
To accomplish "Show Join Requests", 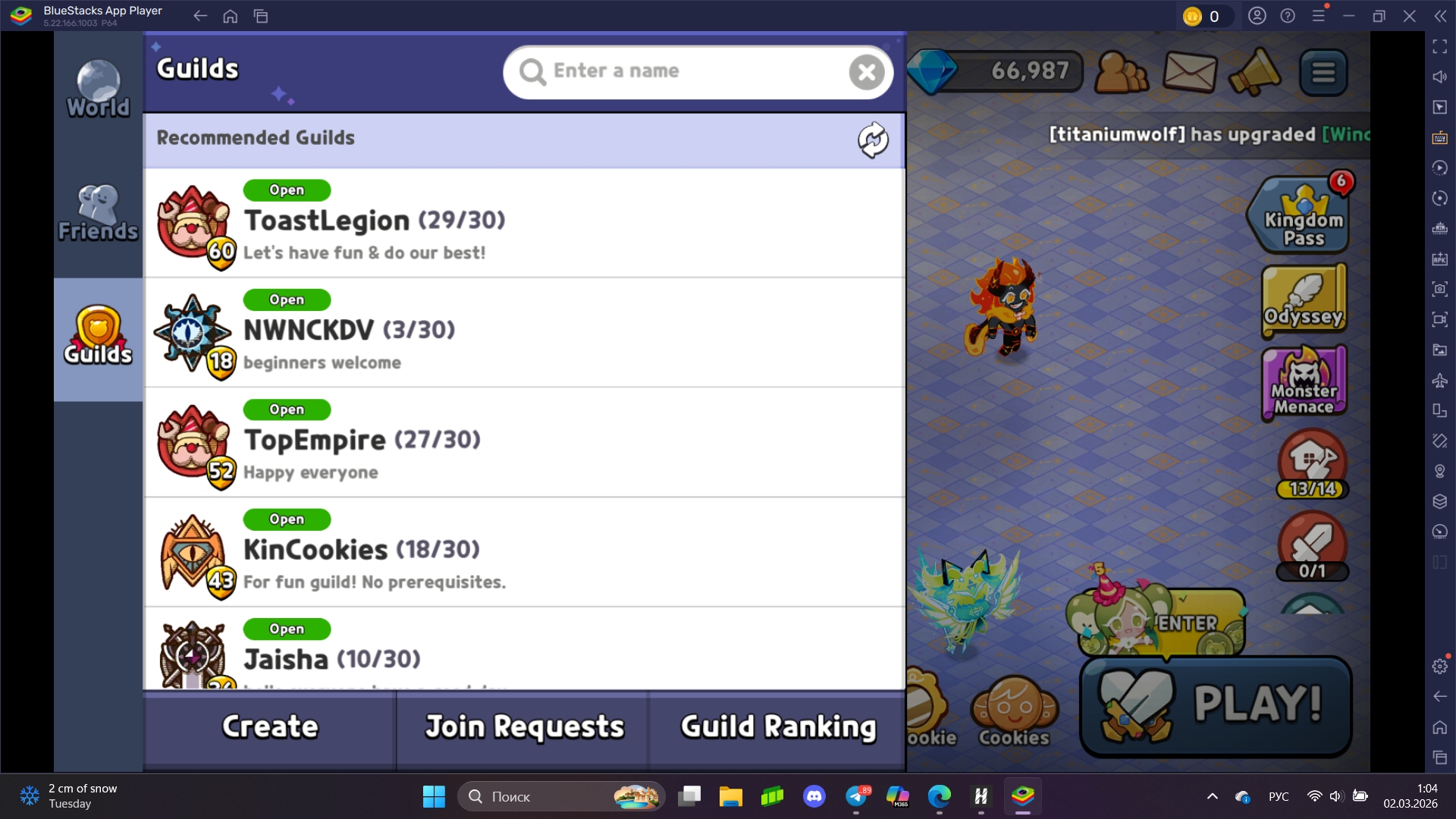I will 524,726.
